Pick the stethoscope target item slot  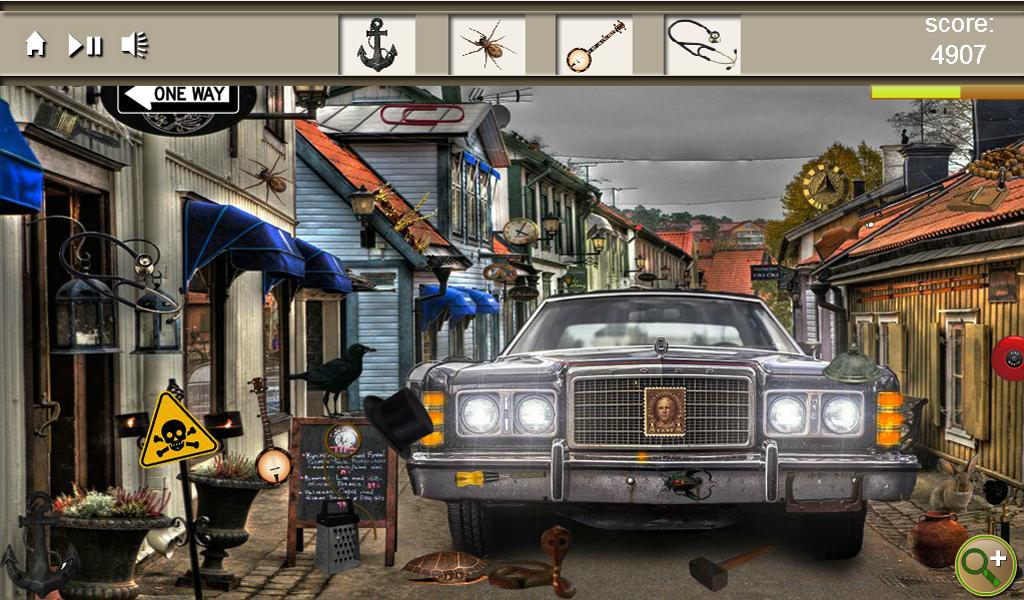[702, 45]
